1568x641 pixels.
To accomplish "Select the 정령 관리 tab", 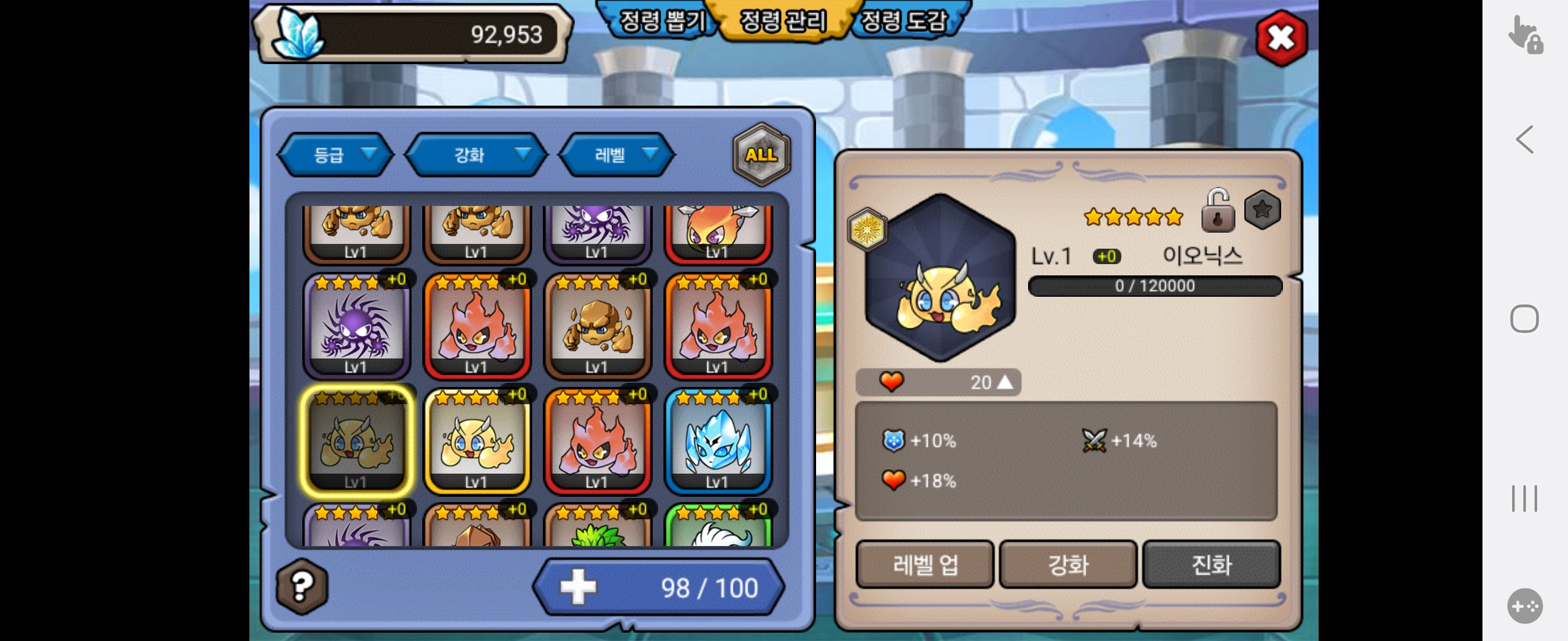I will tap(783, 21).
